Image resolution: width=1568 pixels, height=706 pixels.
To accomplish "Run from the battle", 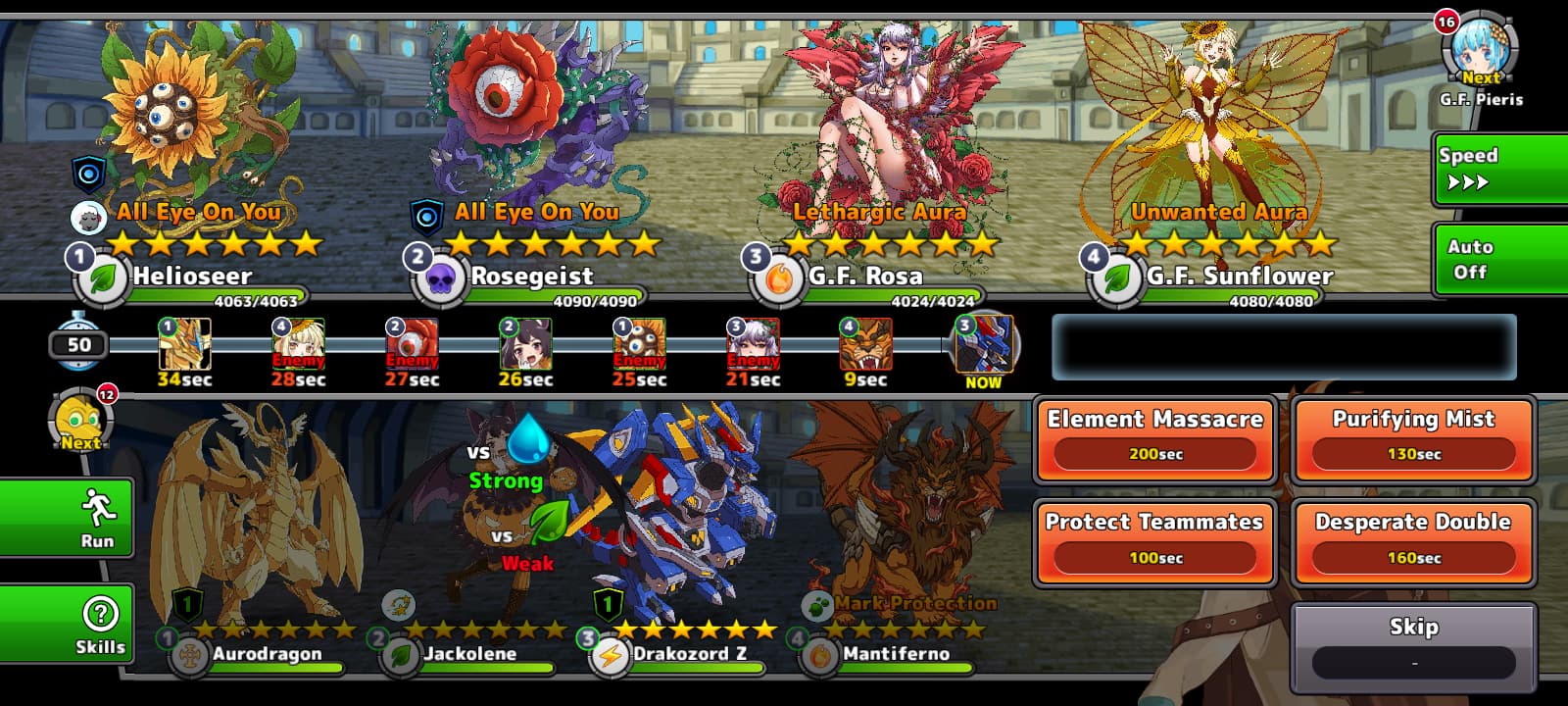I will point(67,518).
